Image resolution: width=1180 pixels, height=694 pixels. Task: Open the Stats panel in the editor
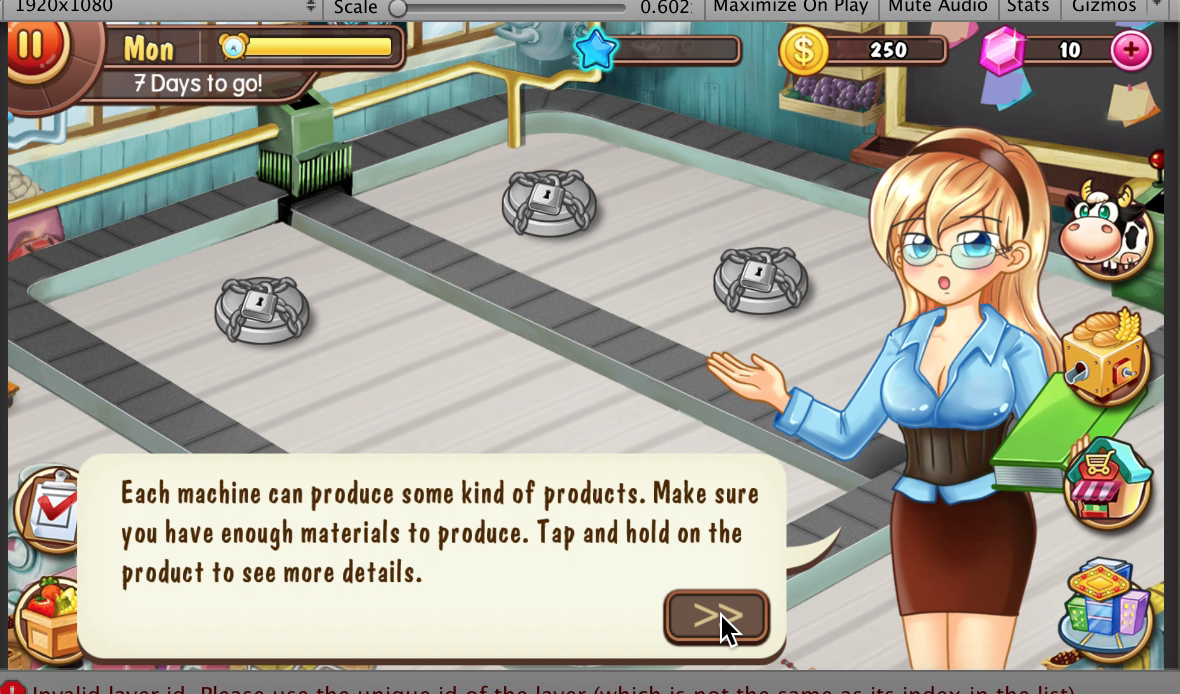pos(1028,7)
